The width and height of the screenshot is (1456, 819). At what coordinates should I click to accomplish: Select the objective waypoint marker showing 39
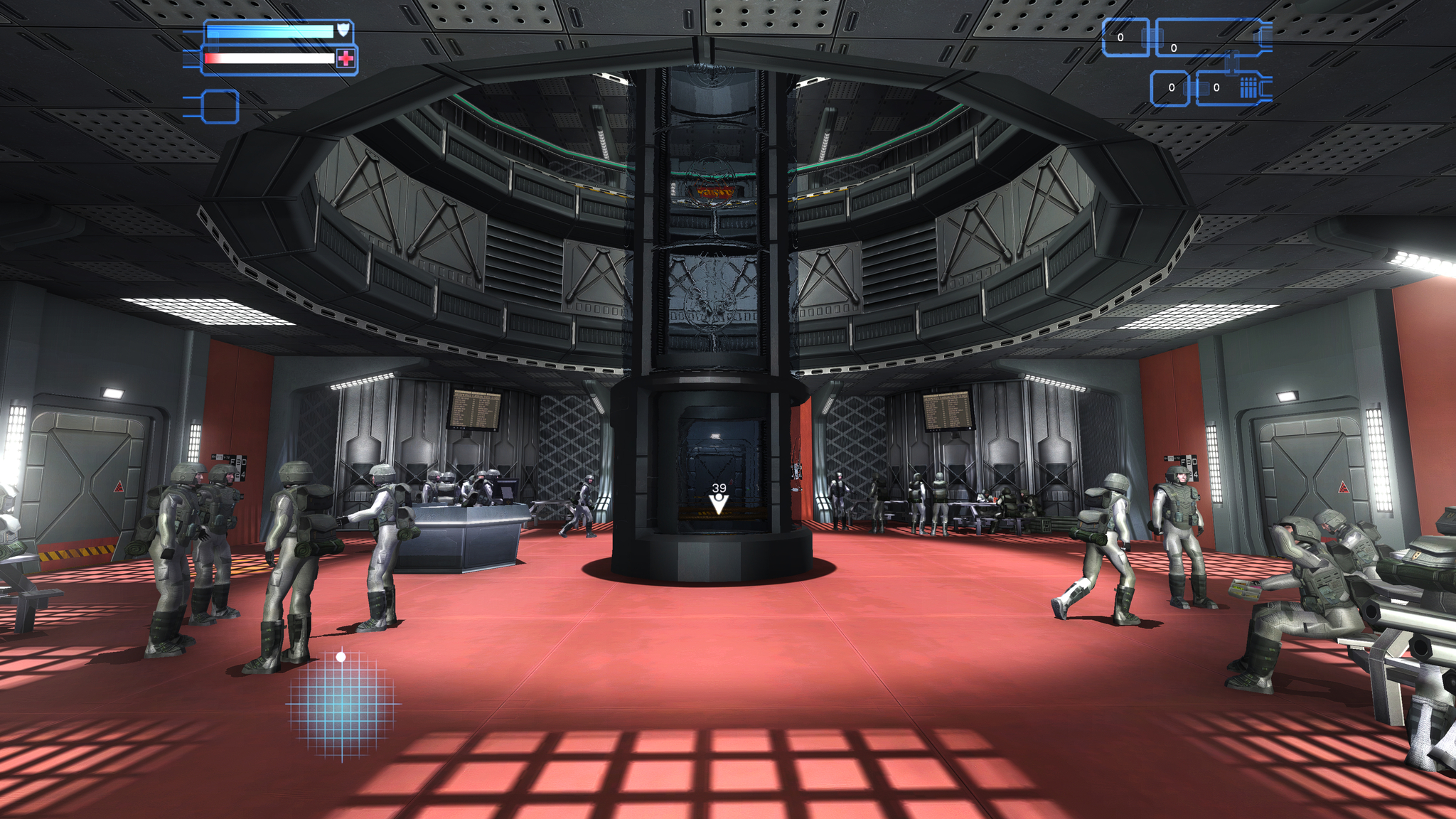coord(719,500)
